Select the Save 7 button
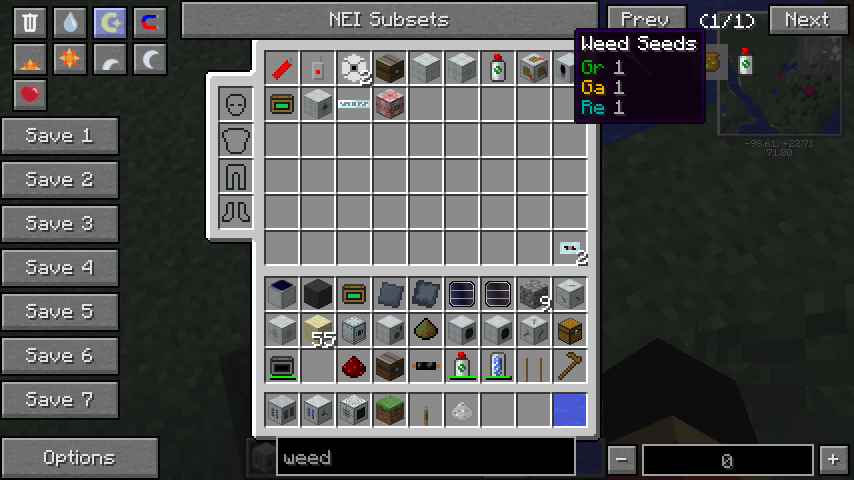The height and width of the screenshot is (480, 854). [x=60, y=400]
